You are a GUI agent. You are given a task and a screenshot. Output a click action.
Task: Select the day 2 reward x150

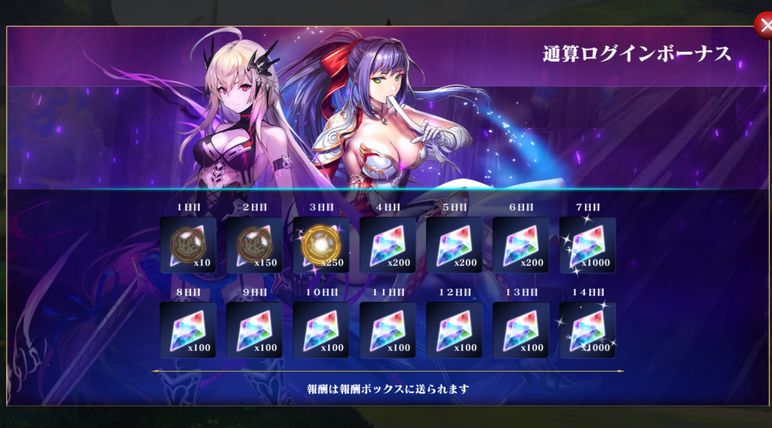[254, 245]
